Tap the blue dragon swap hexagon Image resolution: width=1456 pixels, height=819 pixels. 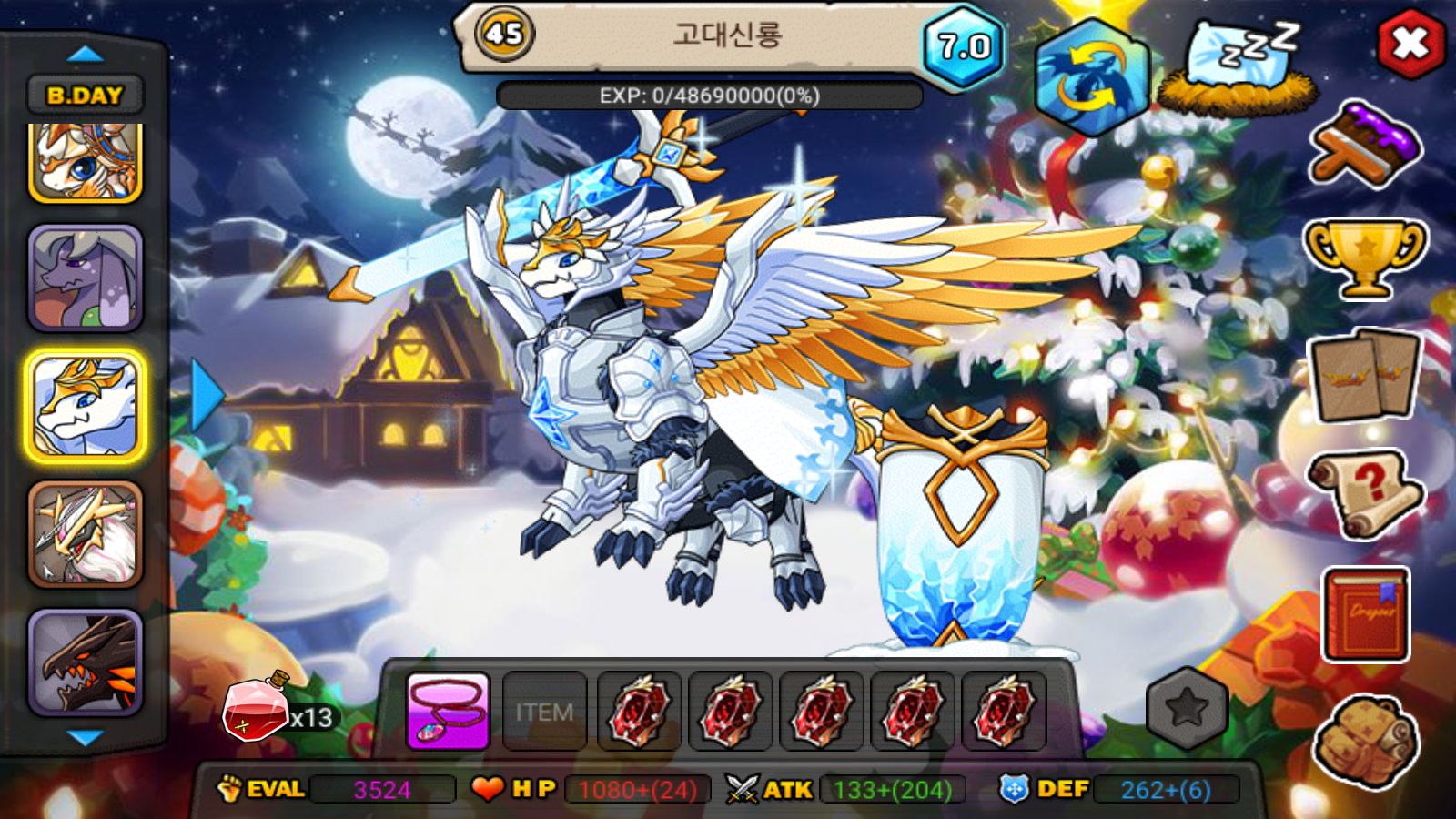pyautogui.click(x=1090, y=77)
